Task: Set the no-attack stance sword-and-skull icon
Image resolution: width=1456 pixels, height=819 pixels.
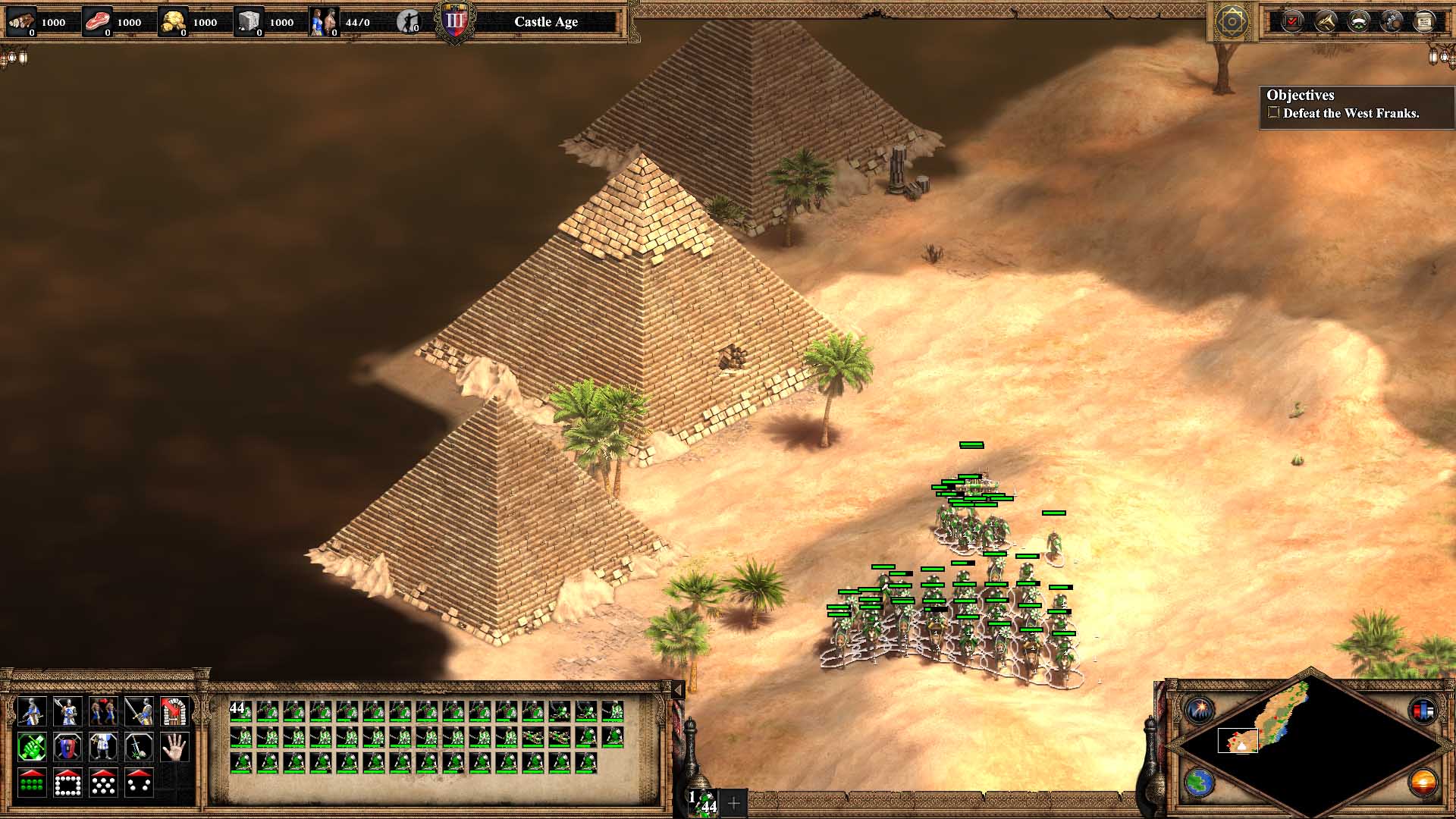Action: click(139, 747)
